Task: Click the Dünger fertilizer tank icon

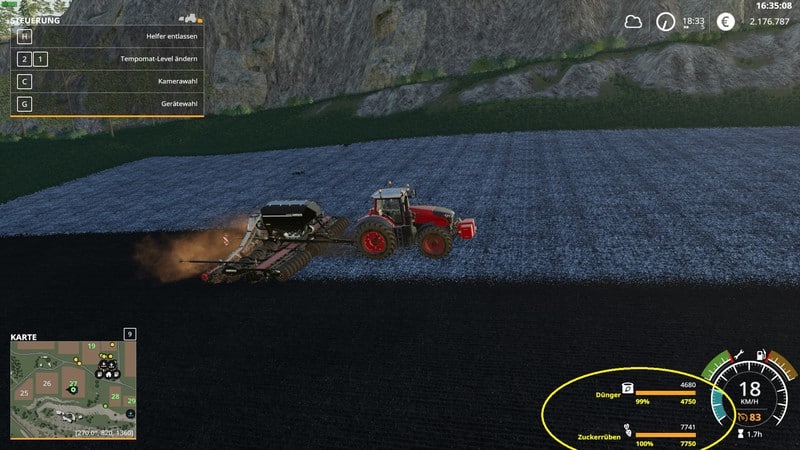Action: pyautogui.click(x=627, y=388)
